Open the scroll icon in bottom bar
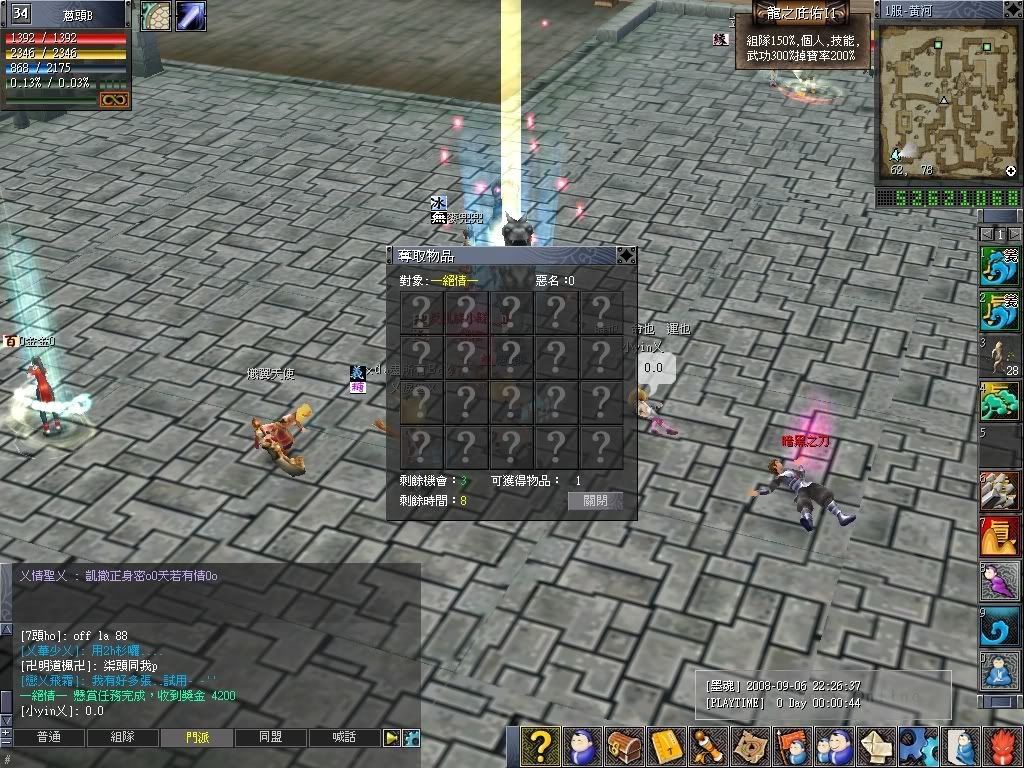Image resolution: width=1024 pixels, height=768 pixels. pyautogui.click(x=708, y=746)
